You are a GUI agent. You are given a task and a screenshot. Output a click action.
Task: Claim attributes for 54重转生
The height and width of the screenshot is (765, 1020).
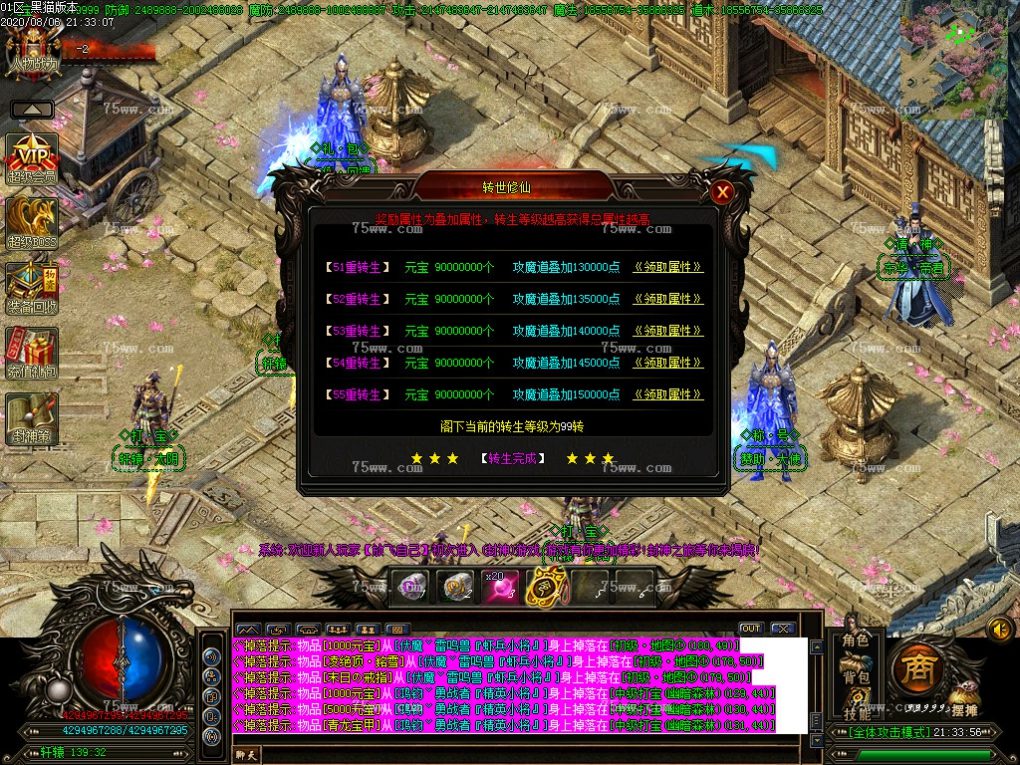click(667, 363)
